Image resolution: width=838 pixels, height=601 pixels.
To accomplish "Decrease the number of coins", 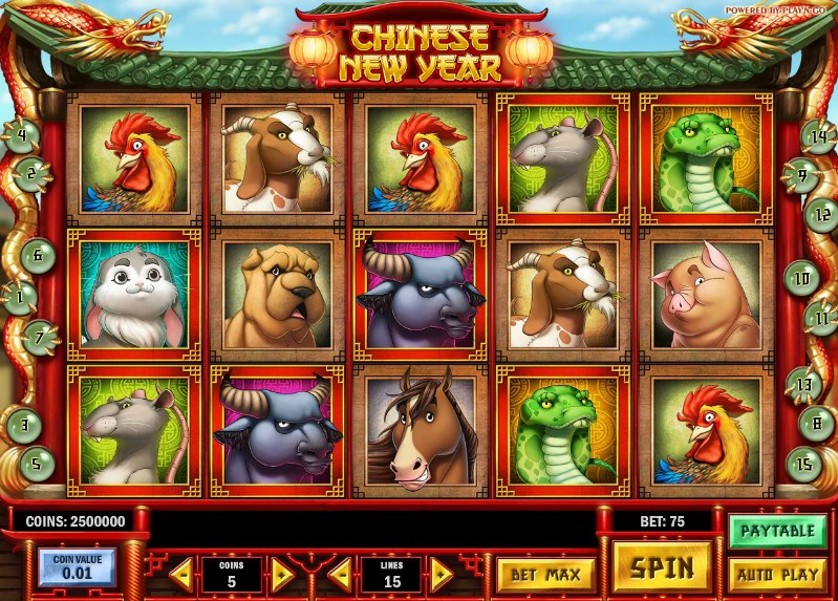I will coord(181,575).
